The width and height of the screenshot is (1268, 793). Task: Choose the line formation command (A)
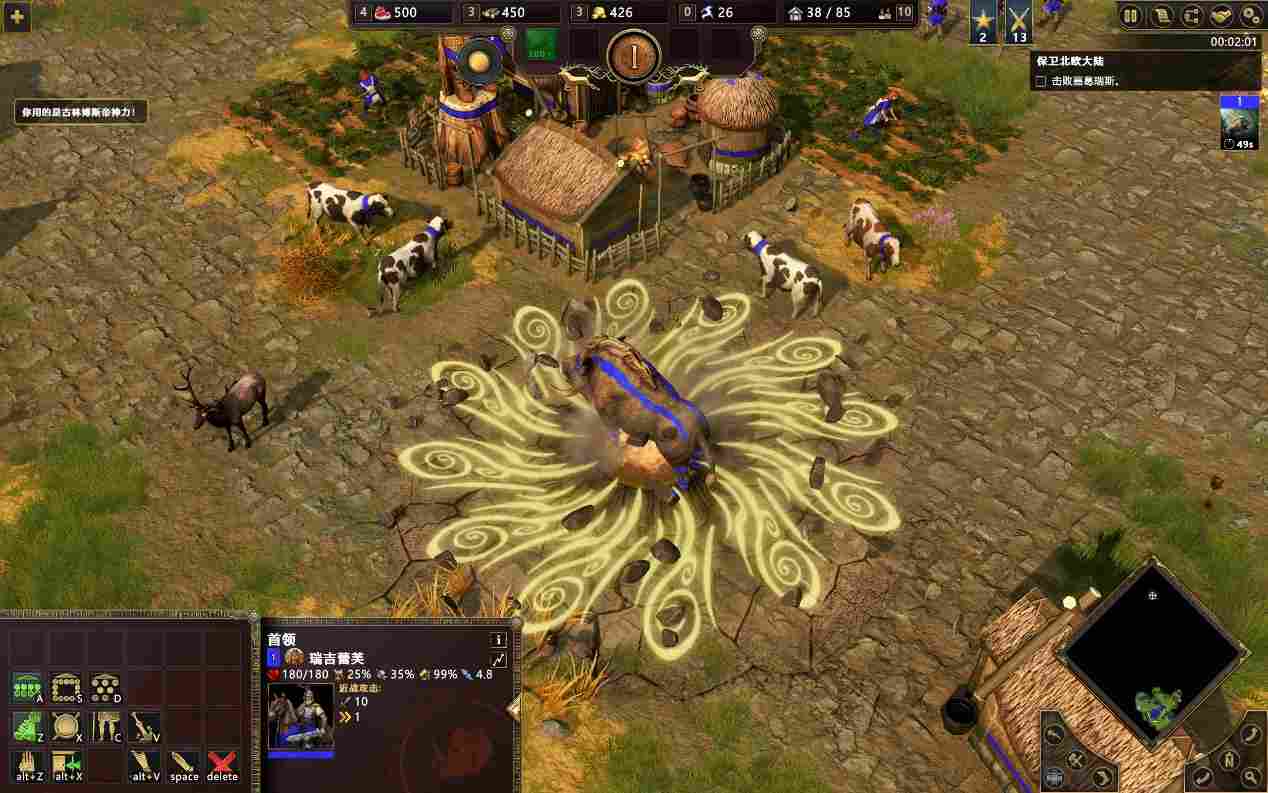click(x=28, y=688)
